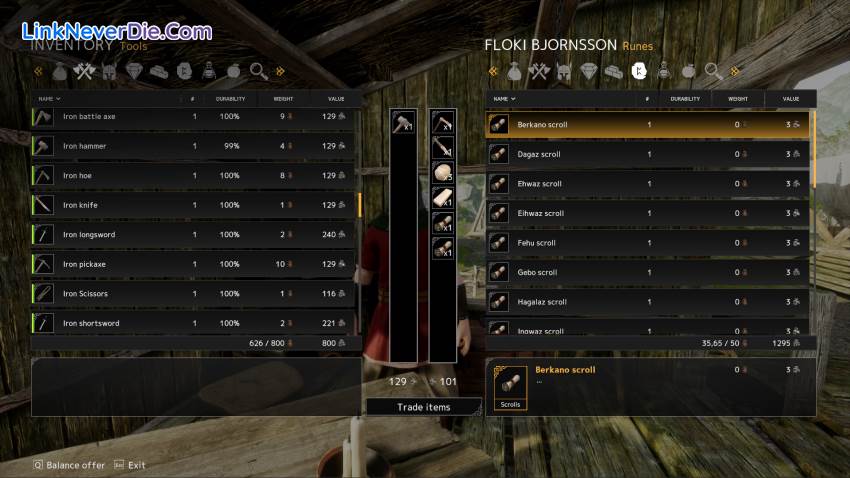Confirm the trade with Trade items button
The width and height of the screenshot is (850, 478).
pyautogui.click(x=423, y=407)
